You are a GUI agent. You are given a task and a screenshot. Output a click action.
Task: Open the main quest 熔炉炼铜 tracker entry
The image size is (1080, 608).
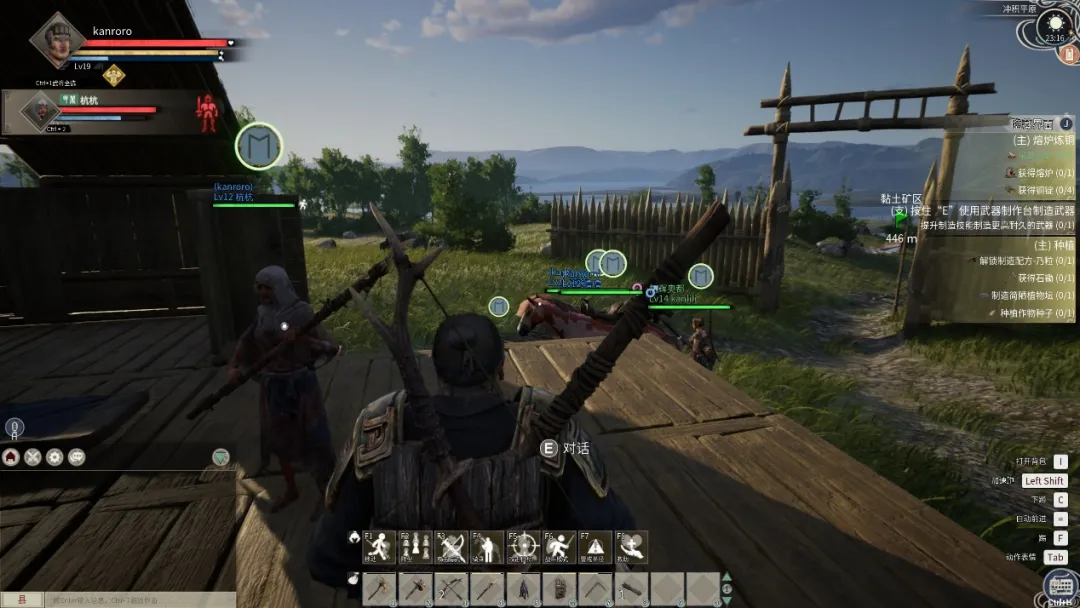pos(1040,141)
